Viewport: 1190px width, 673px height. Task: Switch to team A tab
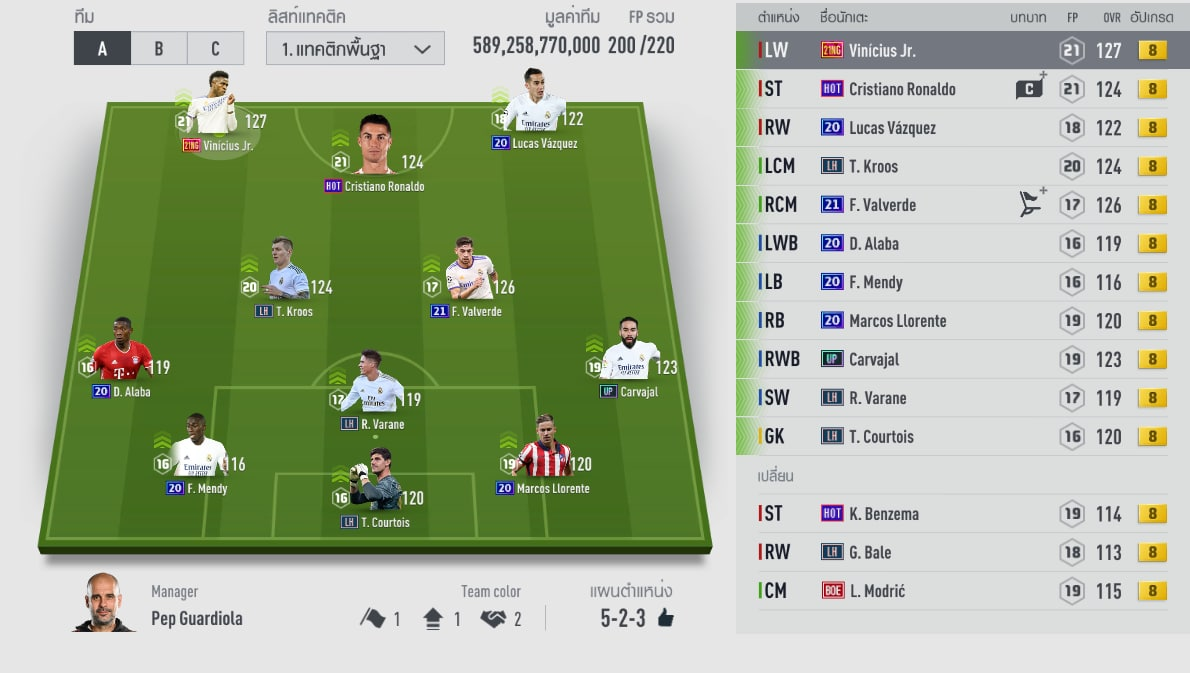tap(102, 48)
